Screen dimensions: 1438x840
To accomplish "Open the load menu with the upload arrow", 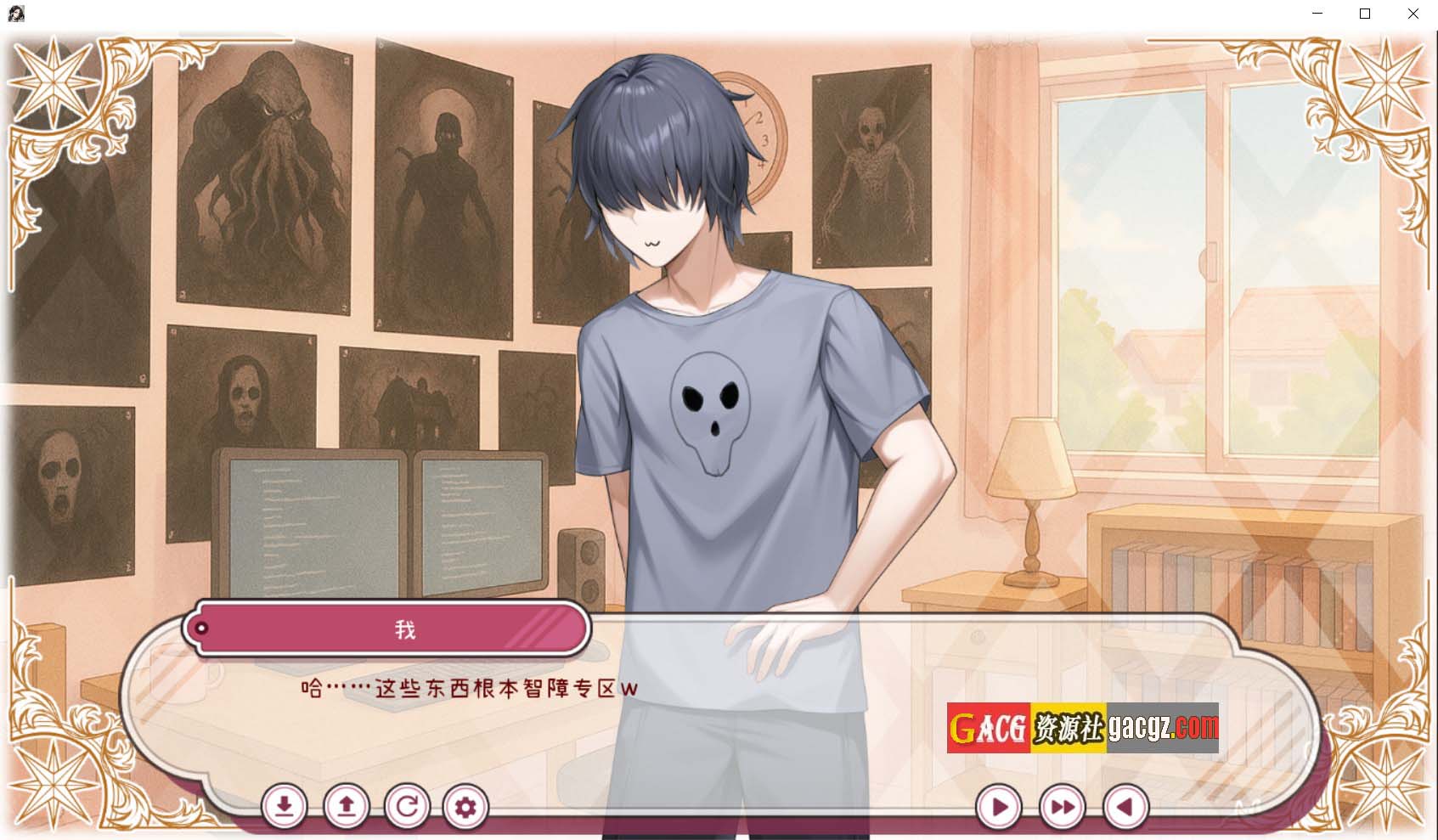I will pos(347,806).
